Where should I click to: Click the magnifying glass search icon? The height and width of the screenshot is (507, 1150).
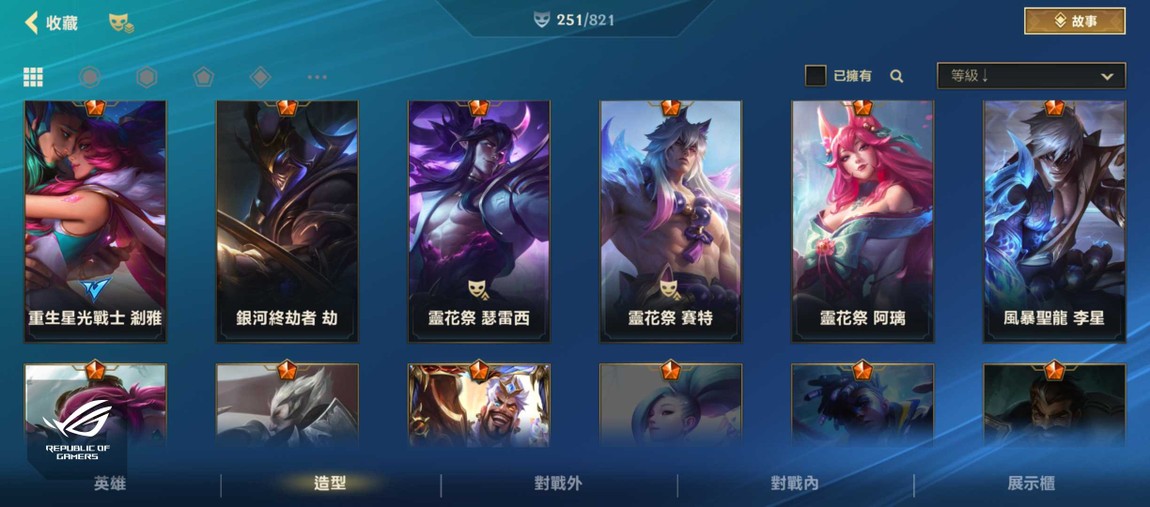(897, 76)
